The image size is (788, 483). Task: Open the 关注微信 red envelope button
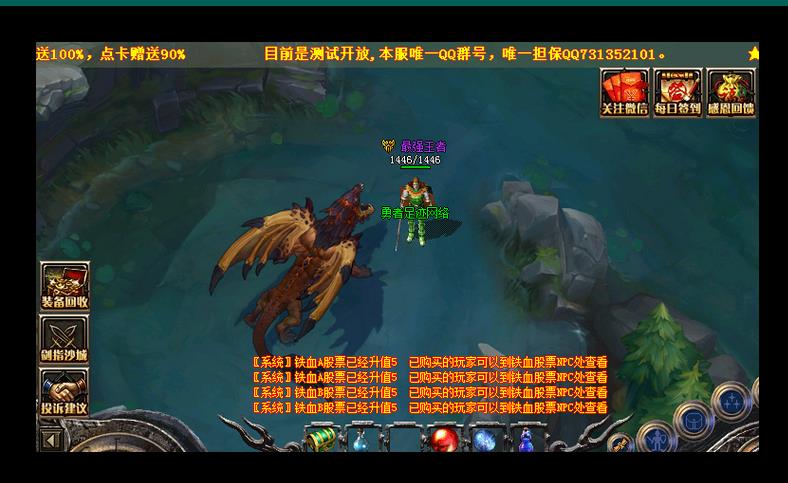[624, 92]
